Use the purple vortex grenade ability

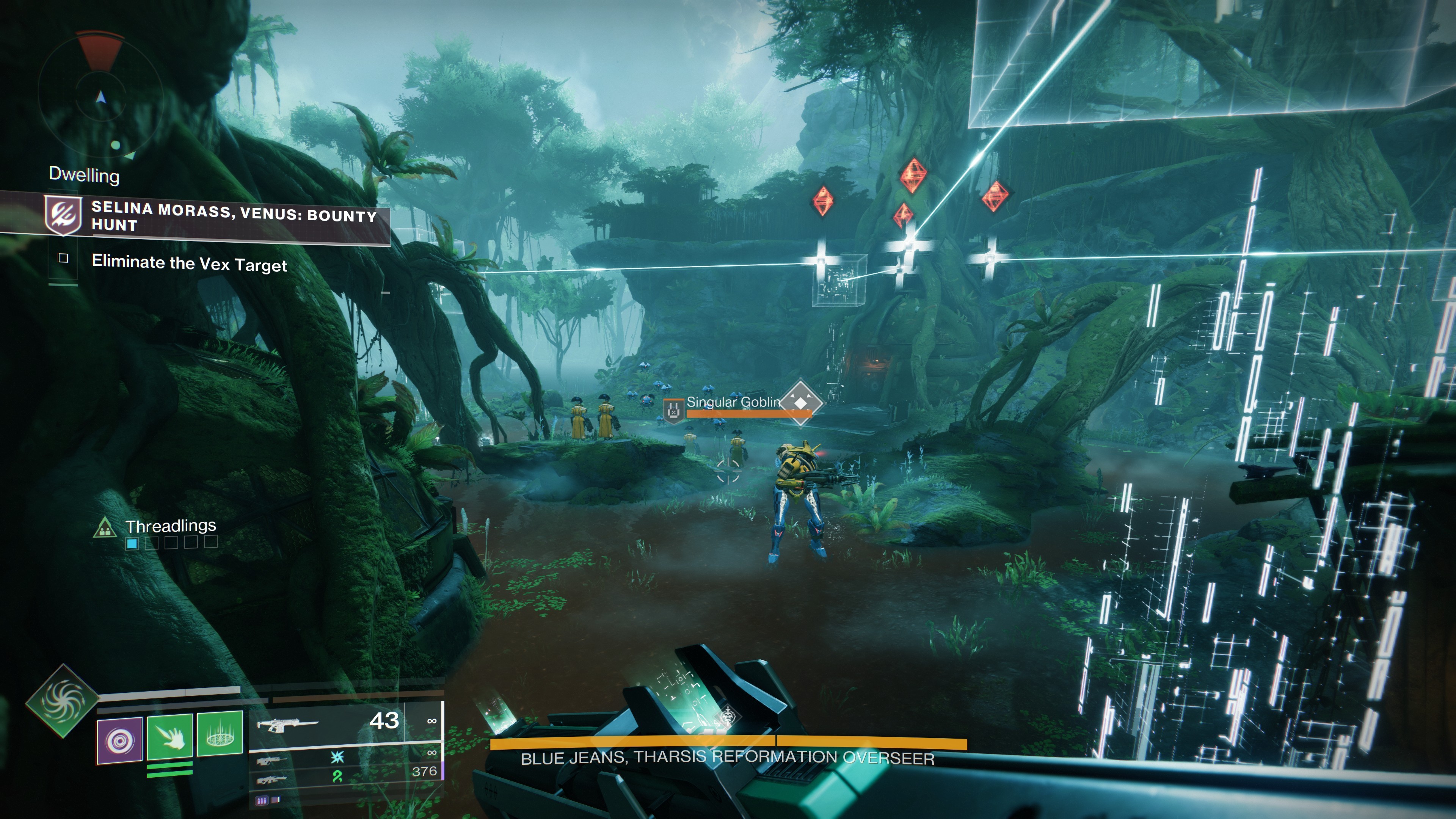pyautogui.click(x=120, y=740)
